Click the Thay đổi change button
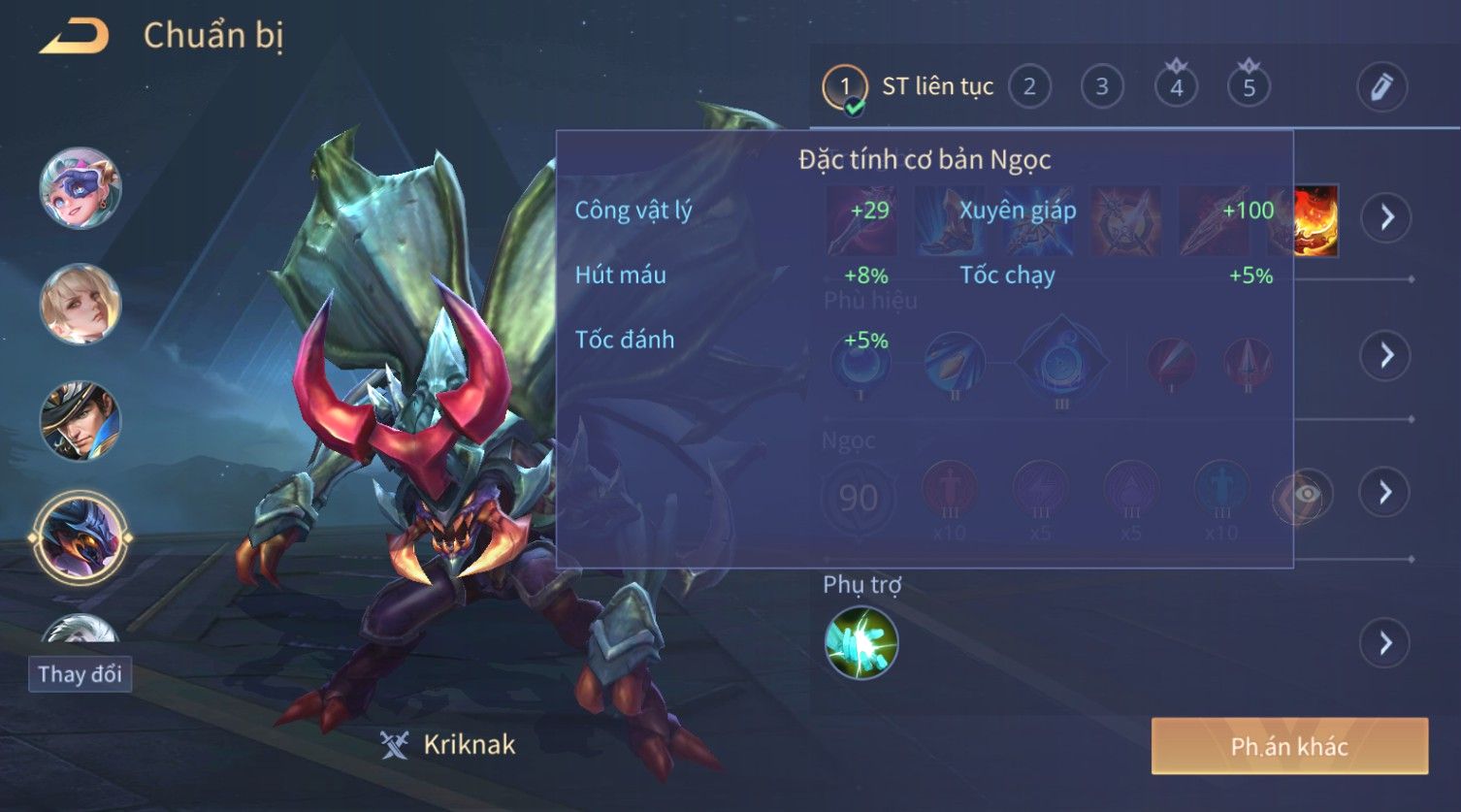This screenshot has width=1461, height=812. pyautogui.click(x=80, y=674)
